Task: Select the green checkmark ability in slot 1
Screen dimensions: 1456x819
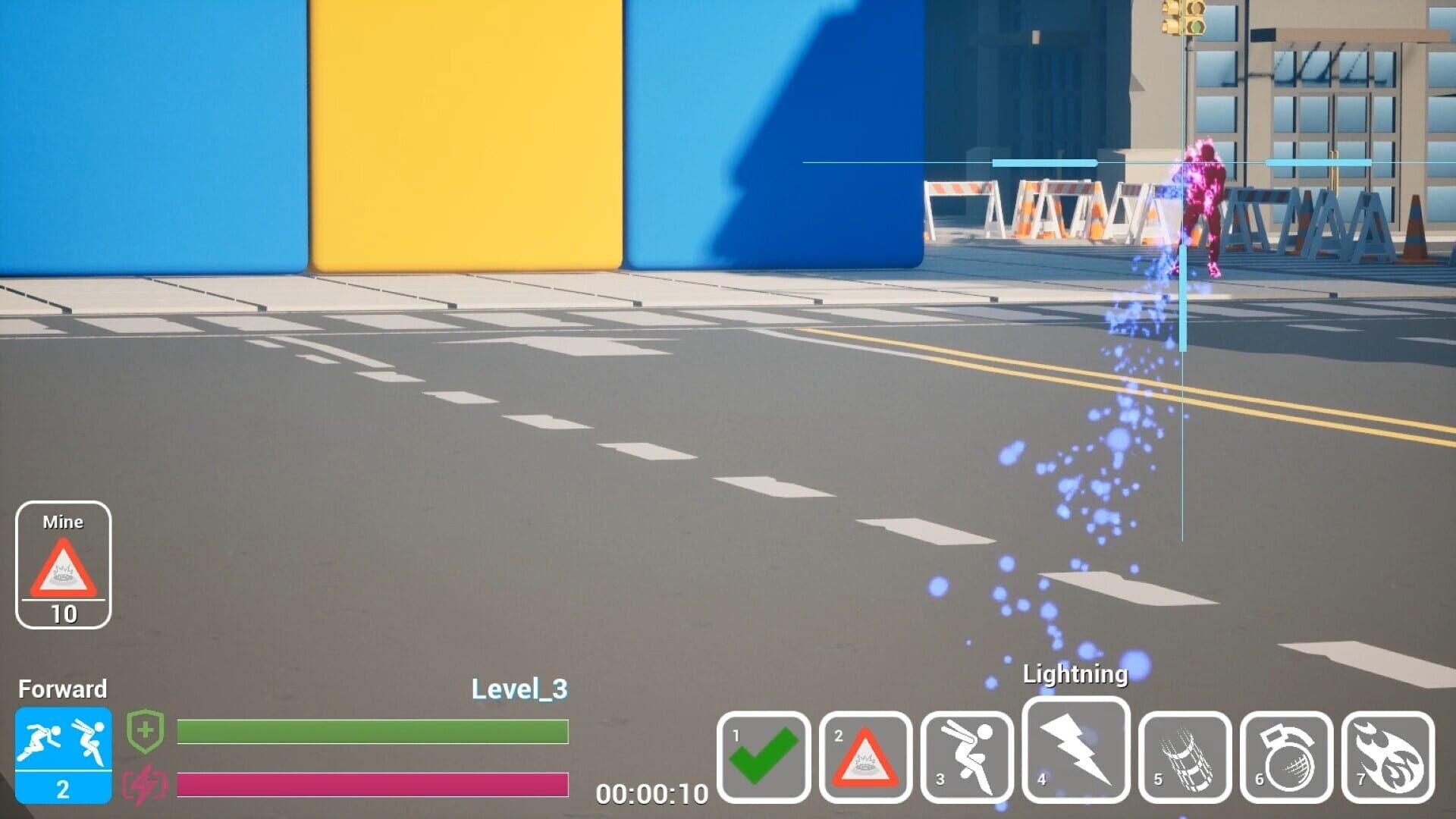Action: [x=765, y=756]
